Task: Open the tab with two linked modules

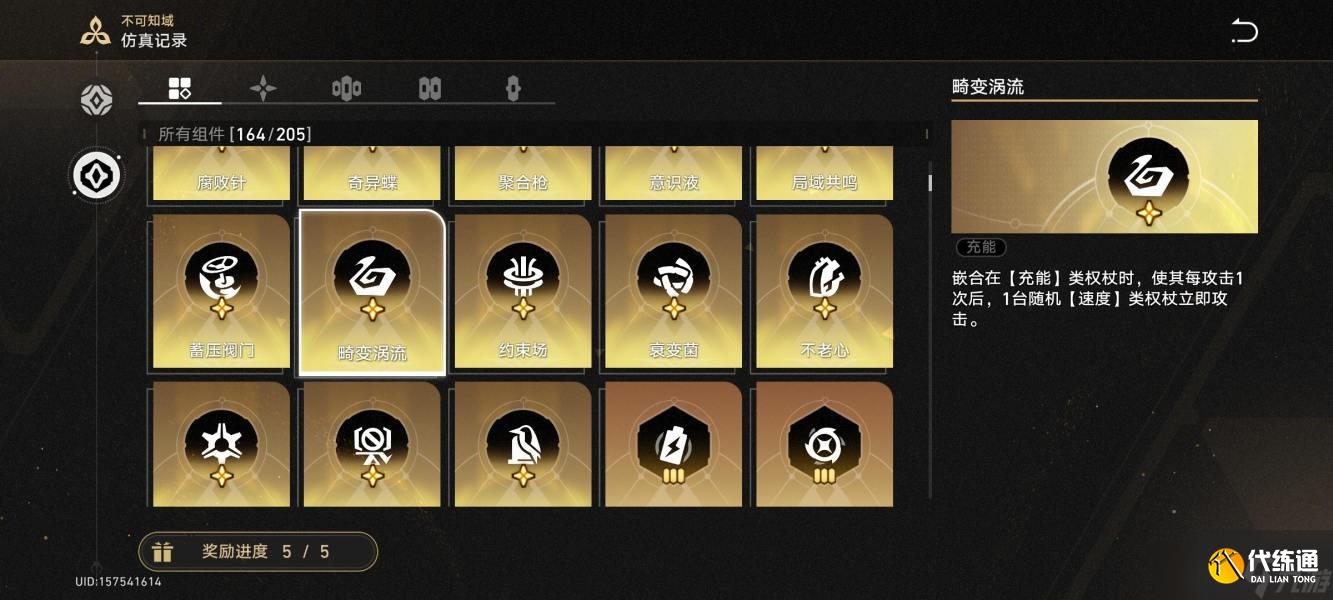Action: [430, 89]
